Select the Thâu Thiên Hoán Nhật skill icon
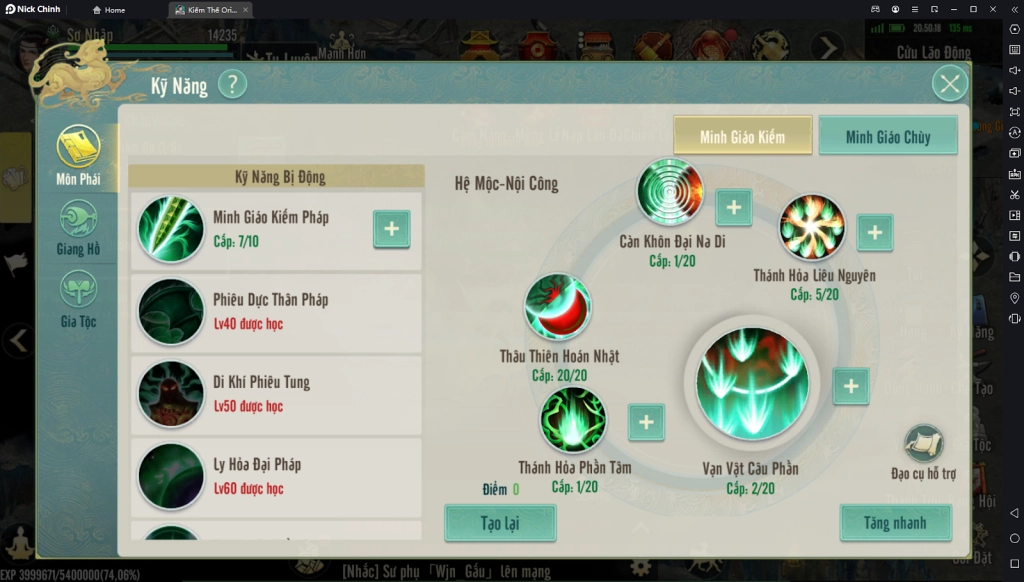This screenshot has height=582, width=1024. pyautogui.click(x=558, y=308)
